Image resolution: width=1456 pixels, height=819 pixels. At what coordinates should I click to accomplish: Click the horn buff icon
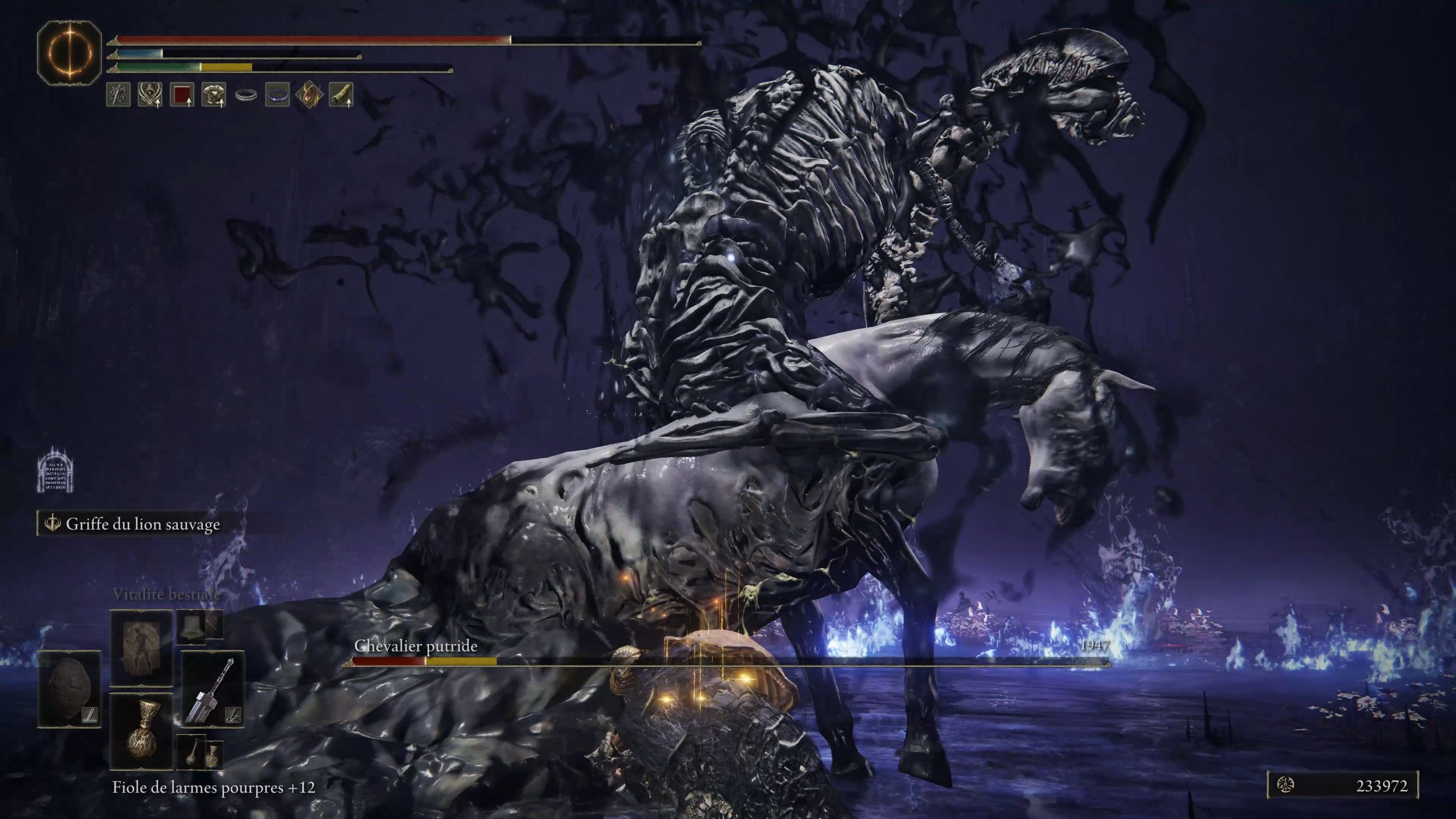pyautogui.click(x=341, y=94)
